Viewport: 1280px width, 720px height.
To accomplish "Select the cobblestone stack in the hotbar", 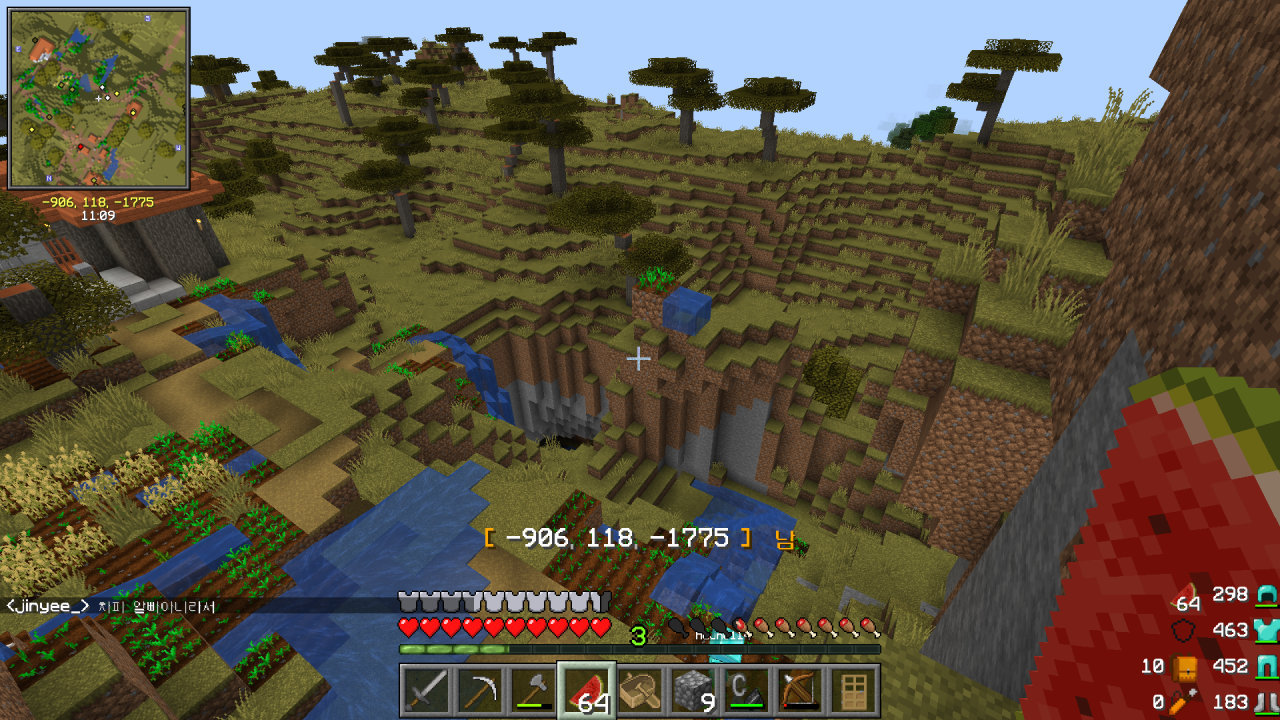I will [x=695, y=691].
